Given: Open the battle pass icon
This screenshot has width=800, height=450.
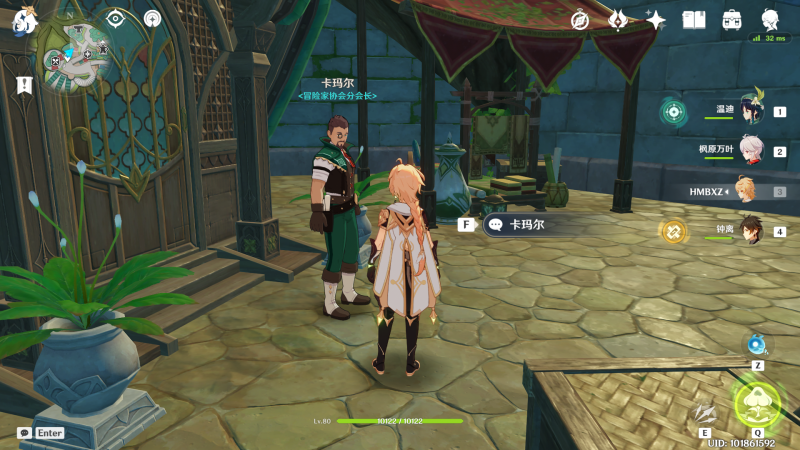Looking at the screenshot, I should (x=618, y=20).
